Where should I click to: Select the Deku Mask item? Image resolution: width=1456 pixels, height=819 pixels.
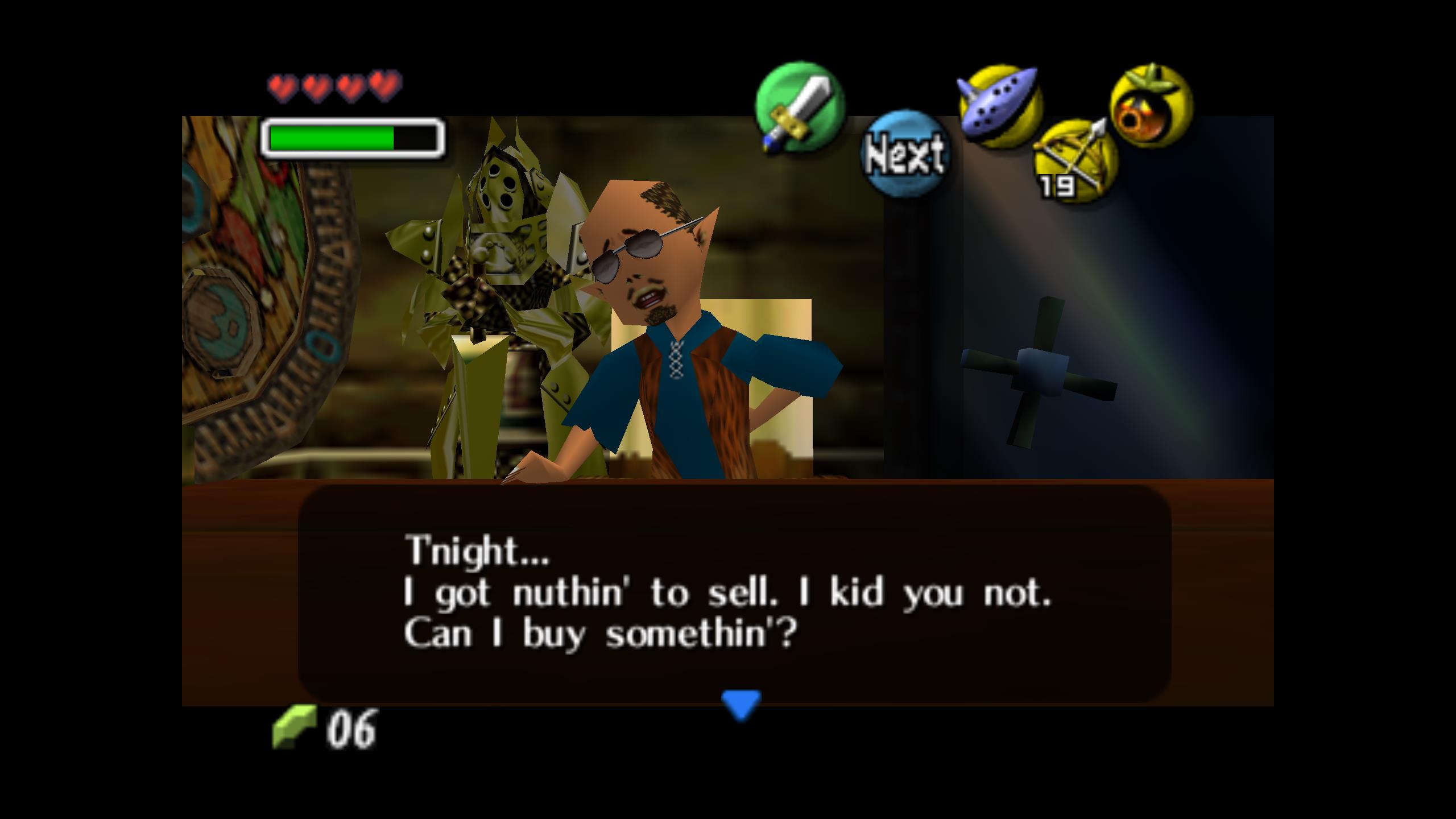pyautogui.click(x=1151, y=106)
